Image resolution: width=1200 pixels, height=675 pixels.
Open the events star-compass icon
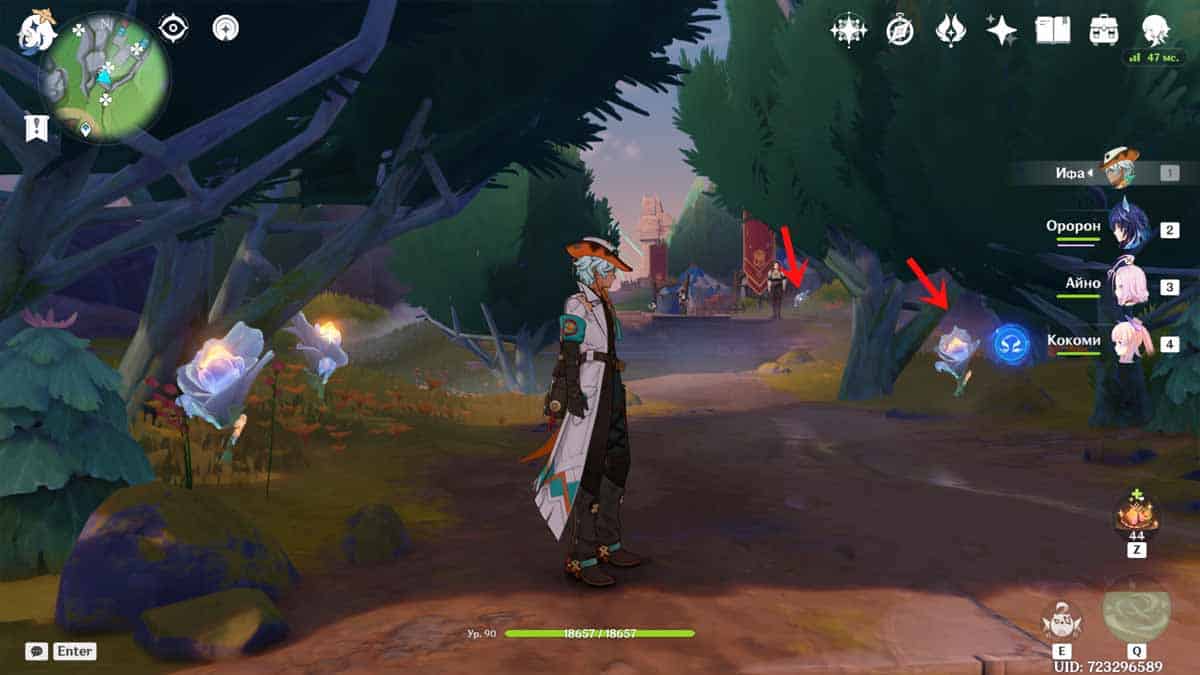pos(848,30)
